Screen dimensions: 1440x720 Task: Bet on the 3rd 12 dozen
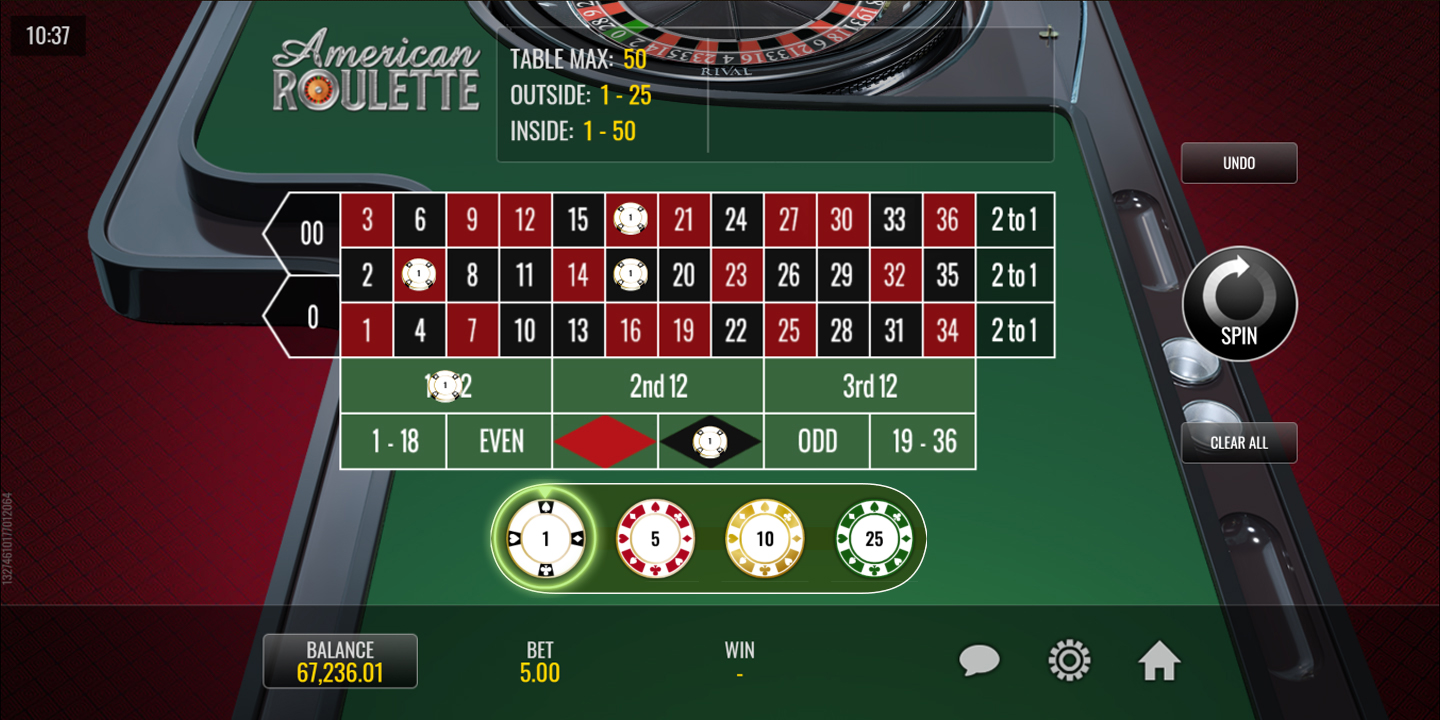tap(869, 387)
